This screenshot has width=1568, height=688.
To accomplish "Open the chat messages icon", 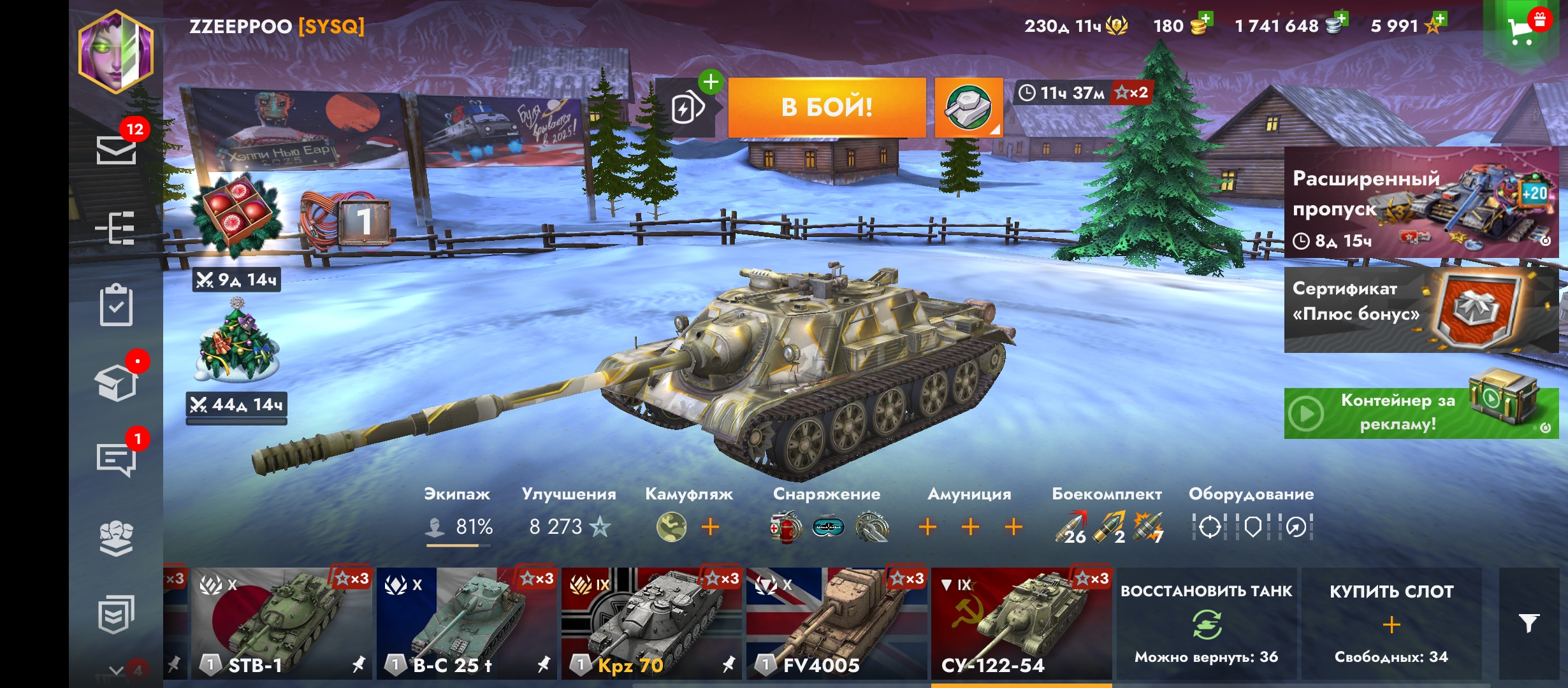I will [x=116, y=459].
